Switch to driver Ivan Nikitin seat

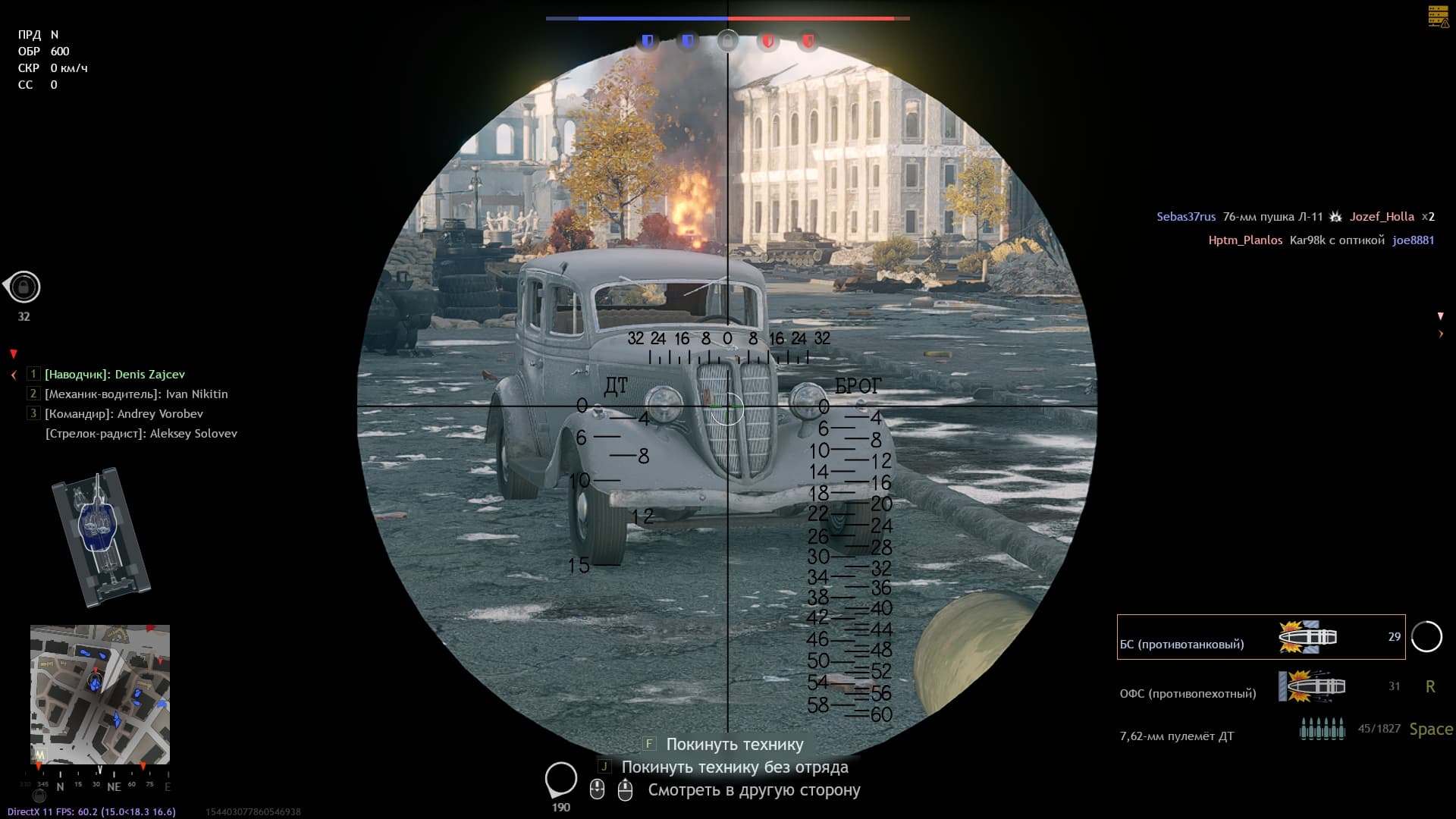click(x=136, y=394)
